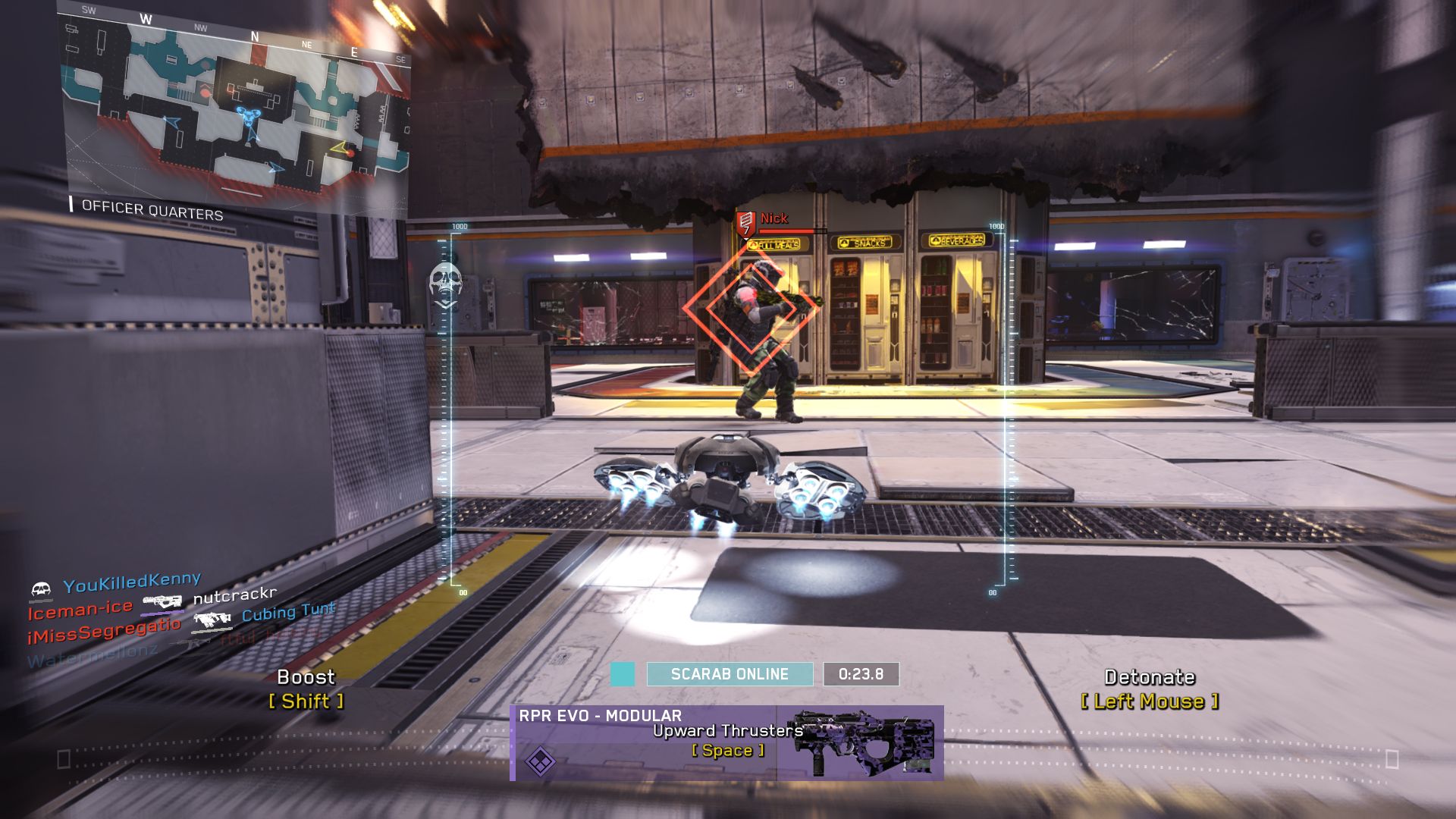Click the red Nick enemy nameplate
The width and height of the screenshot is (1456, 819).
coord(773,218)
